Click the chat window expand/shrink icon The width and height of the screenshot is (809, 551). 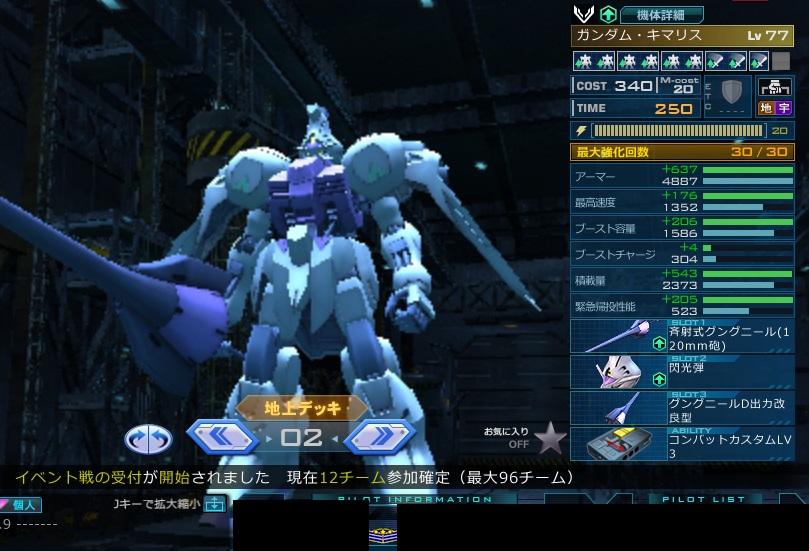[x=214, y=504]
